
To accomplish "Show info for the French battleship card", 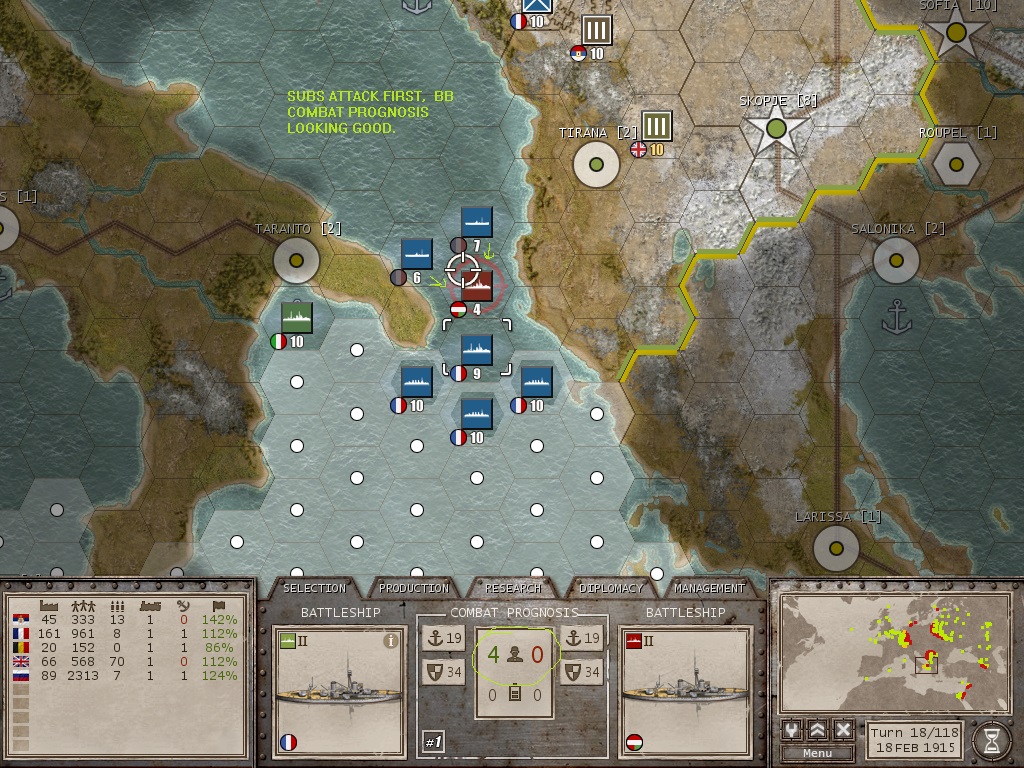I will coord(391,642).
